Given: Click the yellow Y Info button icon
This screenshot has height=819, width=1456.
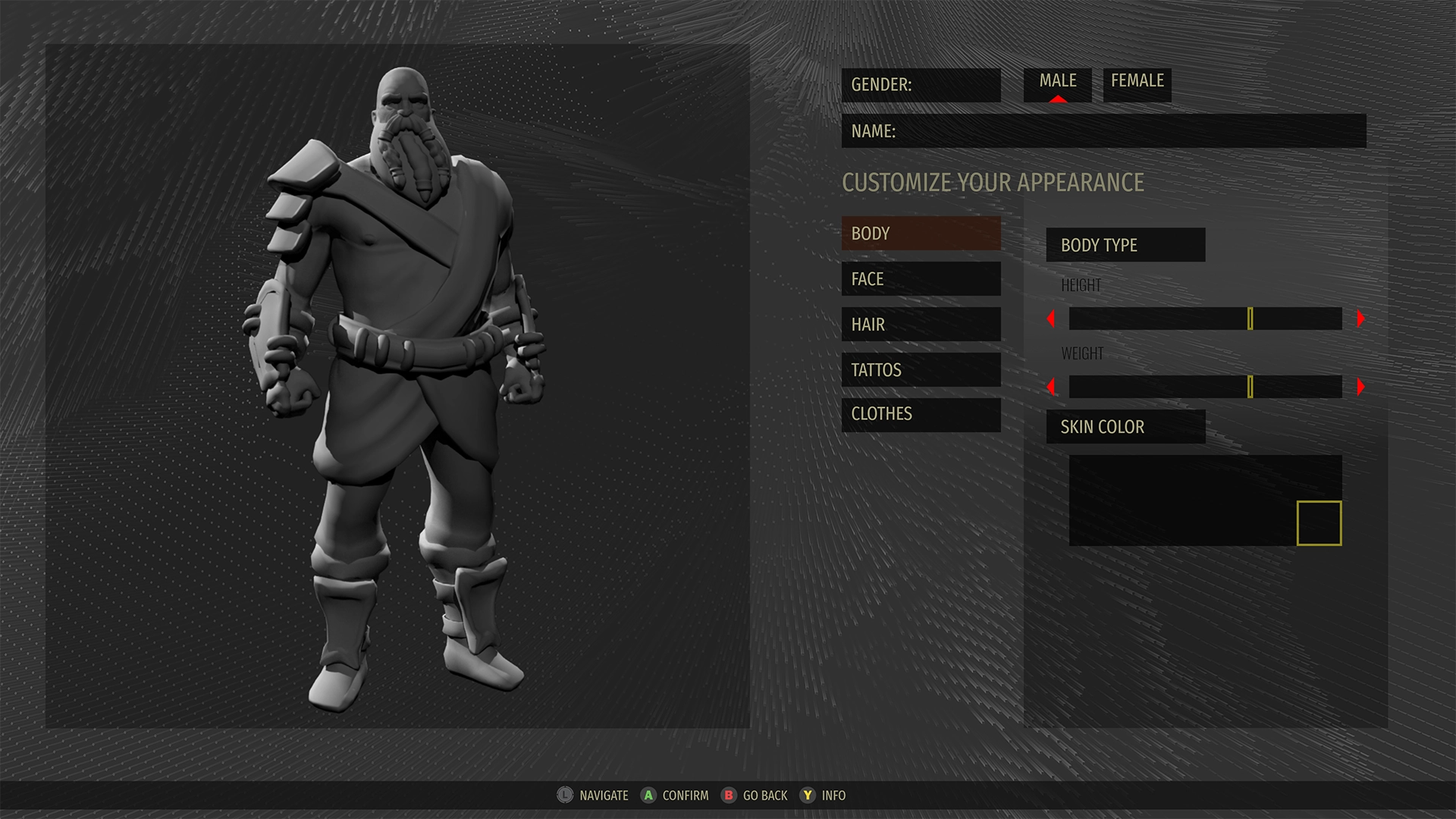Looking at the screenshot, I should click(x=808, y=795).
